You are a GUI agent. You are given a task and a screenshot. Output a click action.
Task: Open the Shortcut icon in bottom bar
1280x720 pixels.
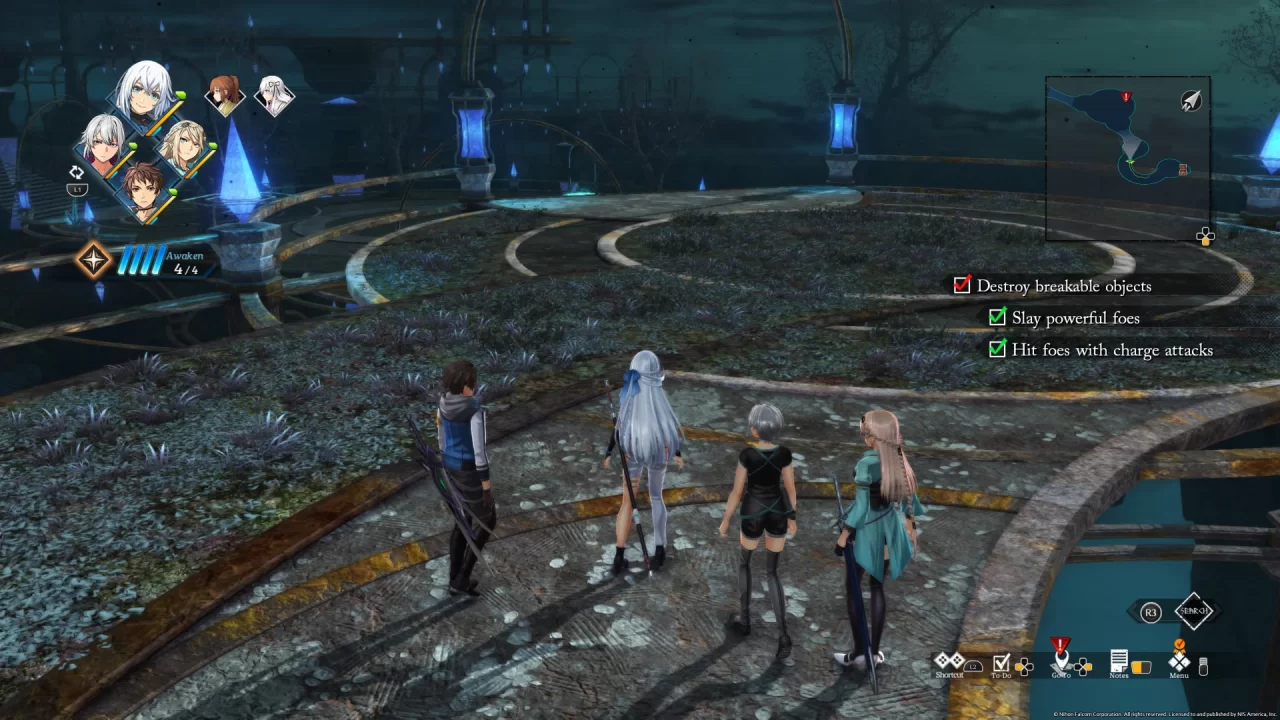[x=949, y=661]
